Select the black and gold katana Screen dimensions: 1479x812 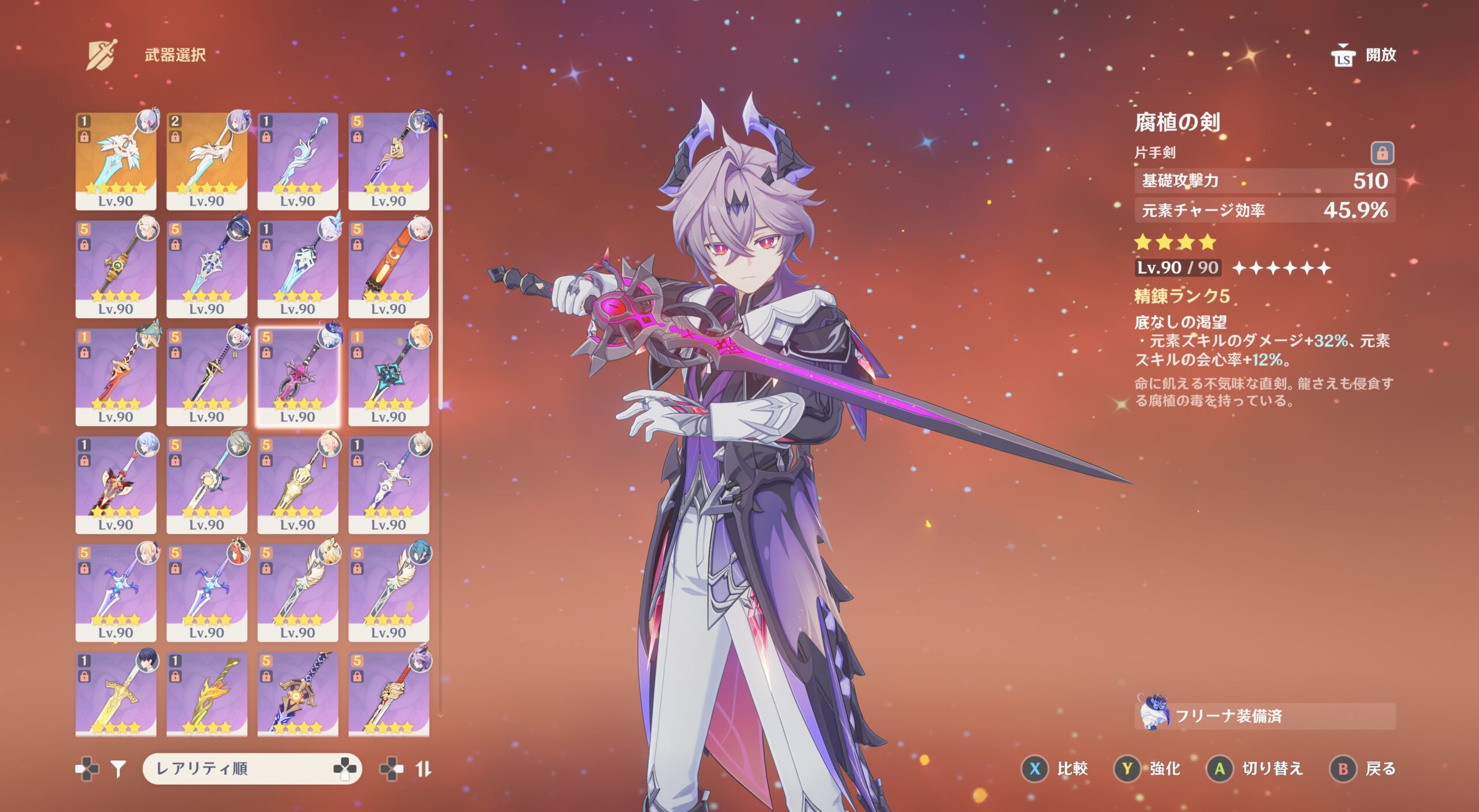(x=206, y=376)
